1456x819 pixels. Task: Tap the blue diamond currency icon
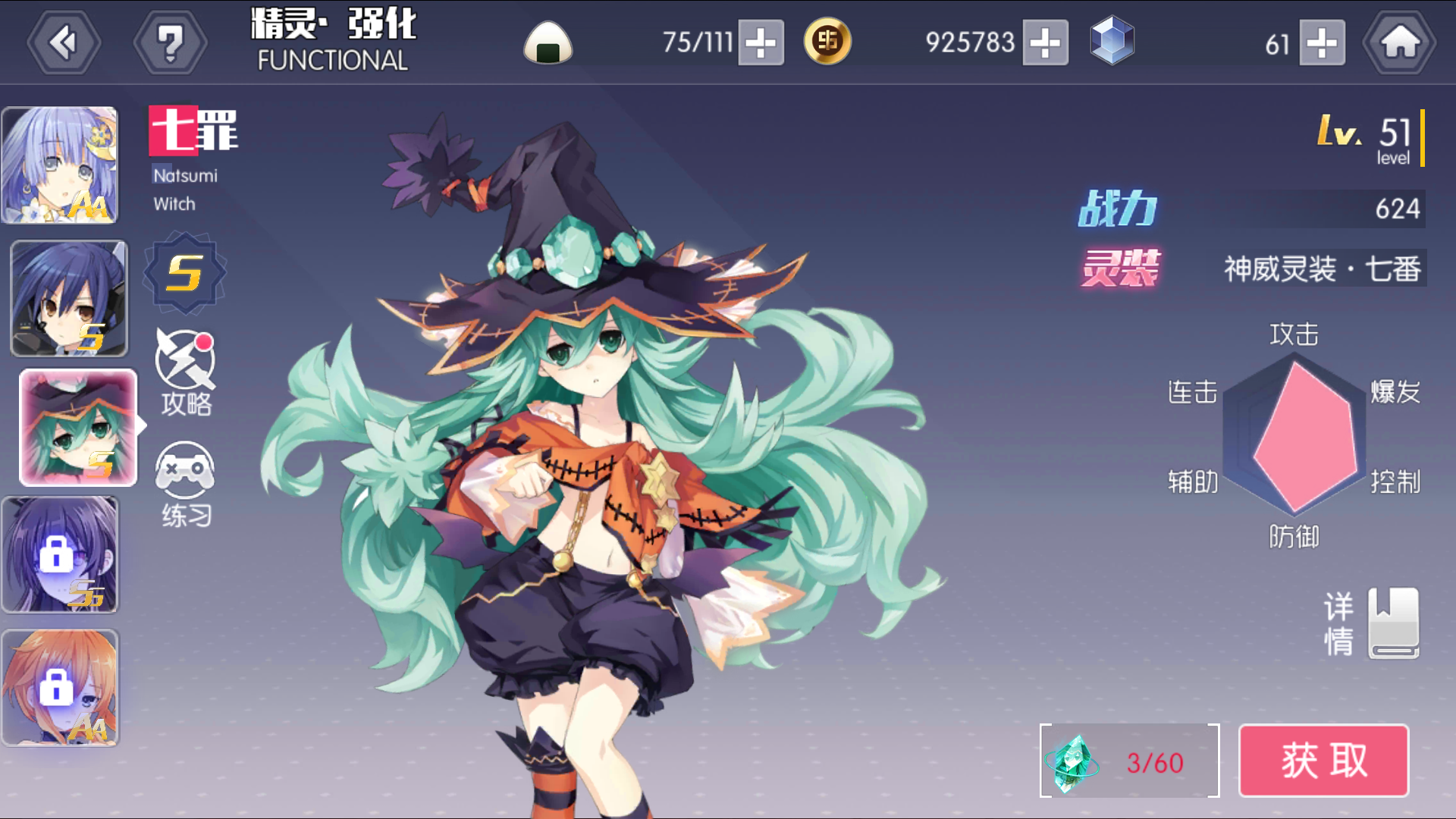[x=1111, y=42]
